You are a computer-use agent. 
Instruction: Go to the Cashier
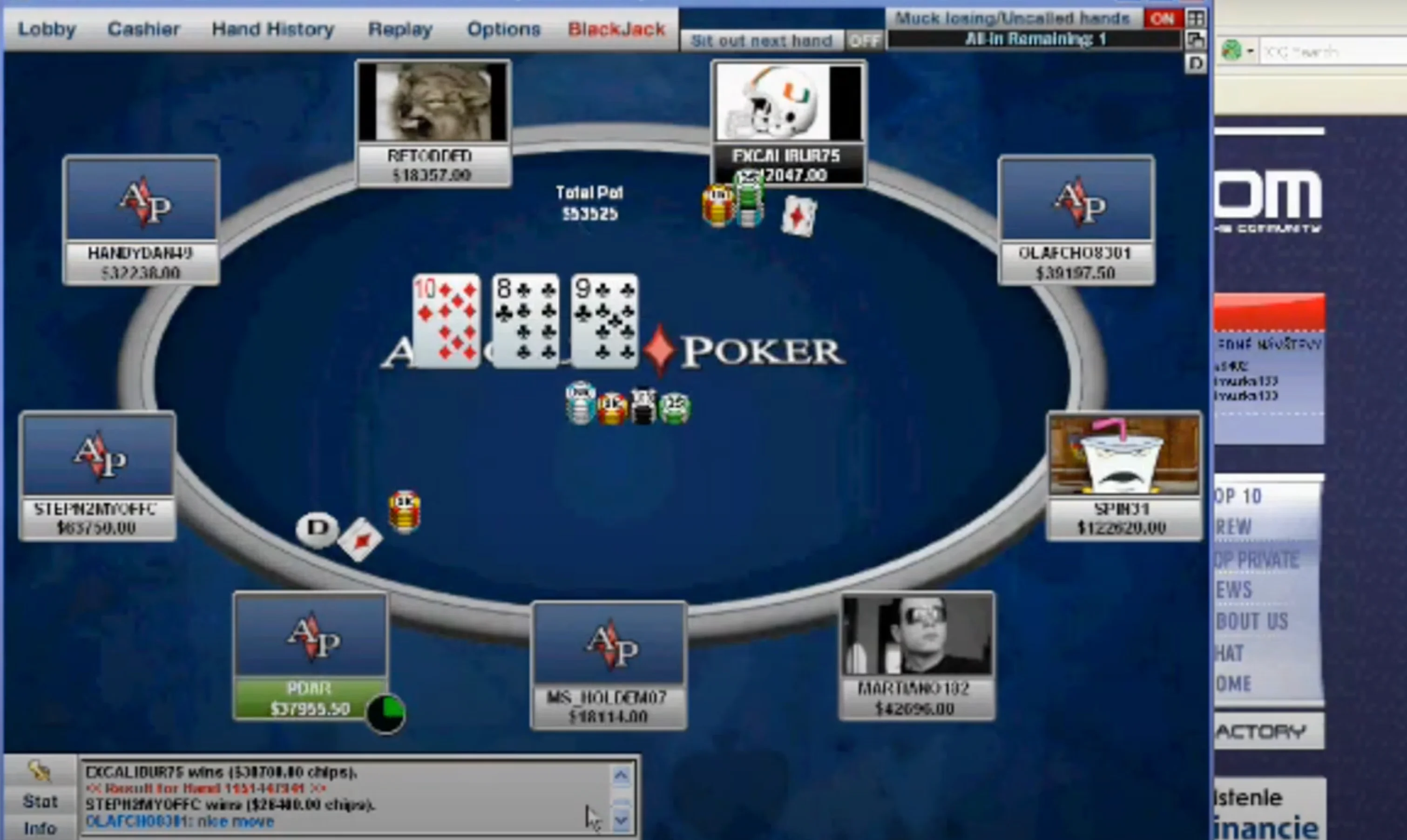(x=144, y=29)
